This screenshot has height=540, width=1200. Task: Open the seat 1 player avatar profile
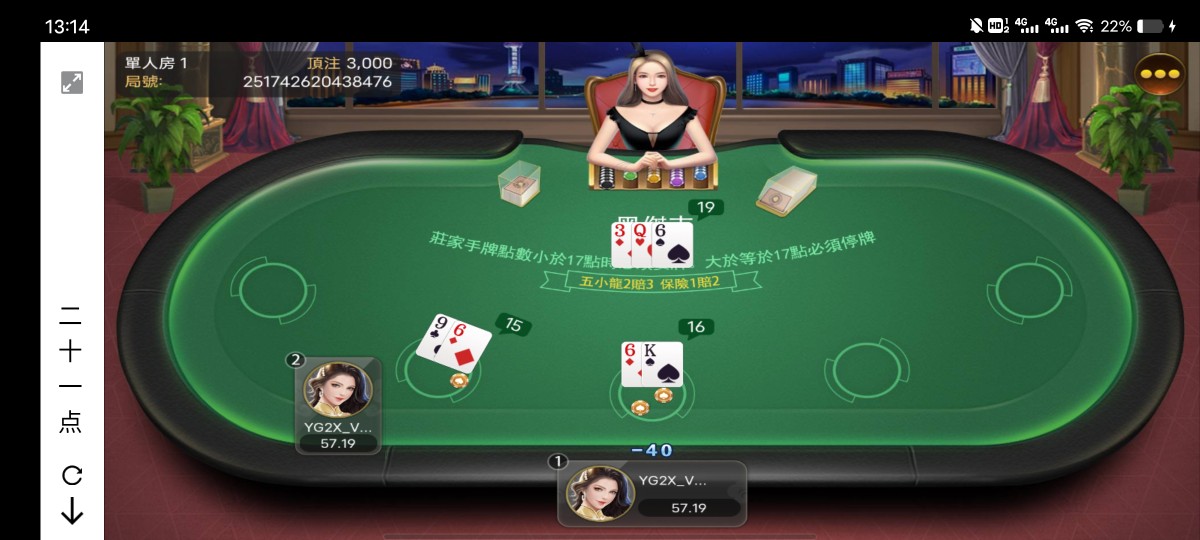[x=600, y=493]
